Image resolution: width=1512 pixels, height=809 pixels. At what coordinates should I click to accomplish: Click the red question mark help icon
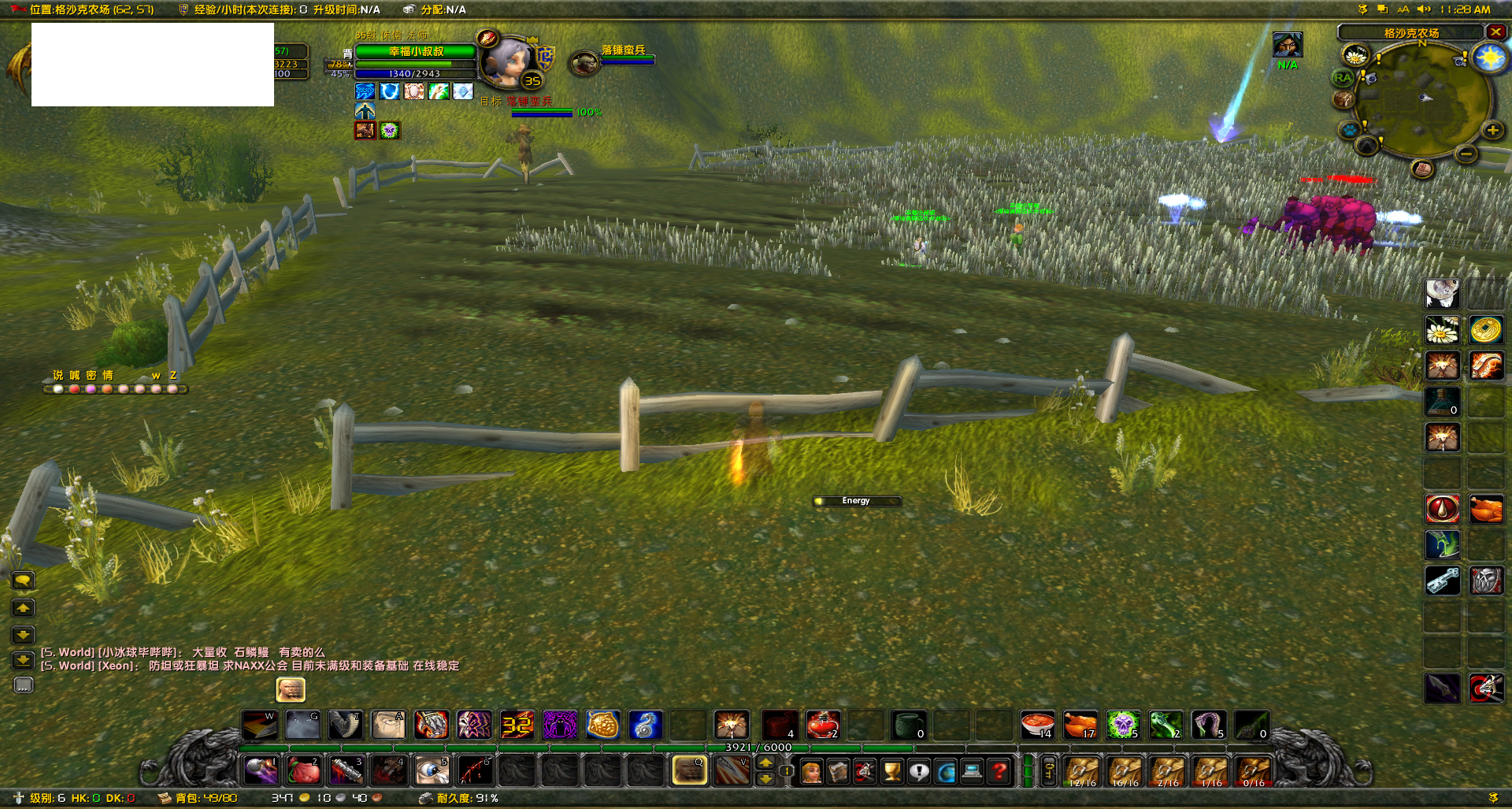click(997, 770)
